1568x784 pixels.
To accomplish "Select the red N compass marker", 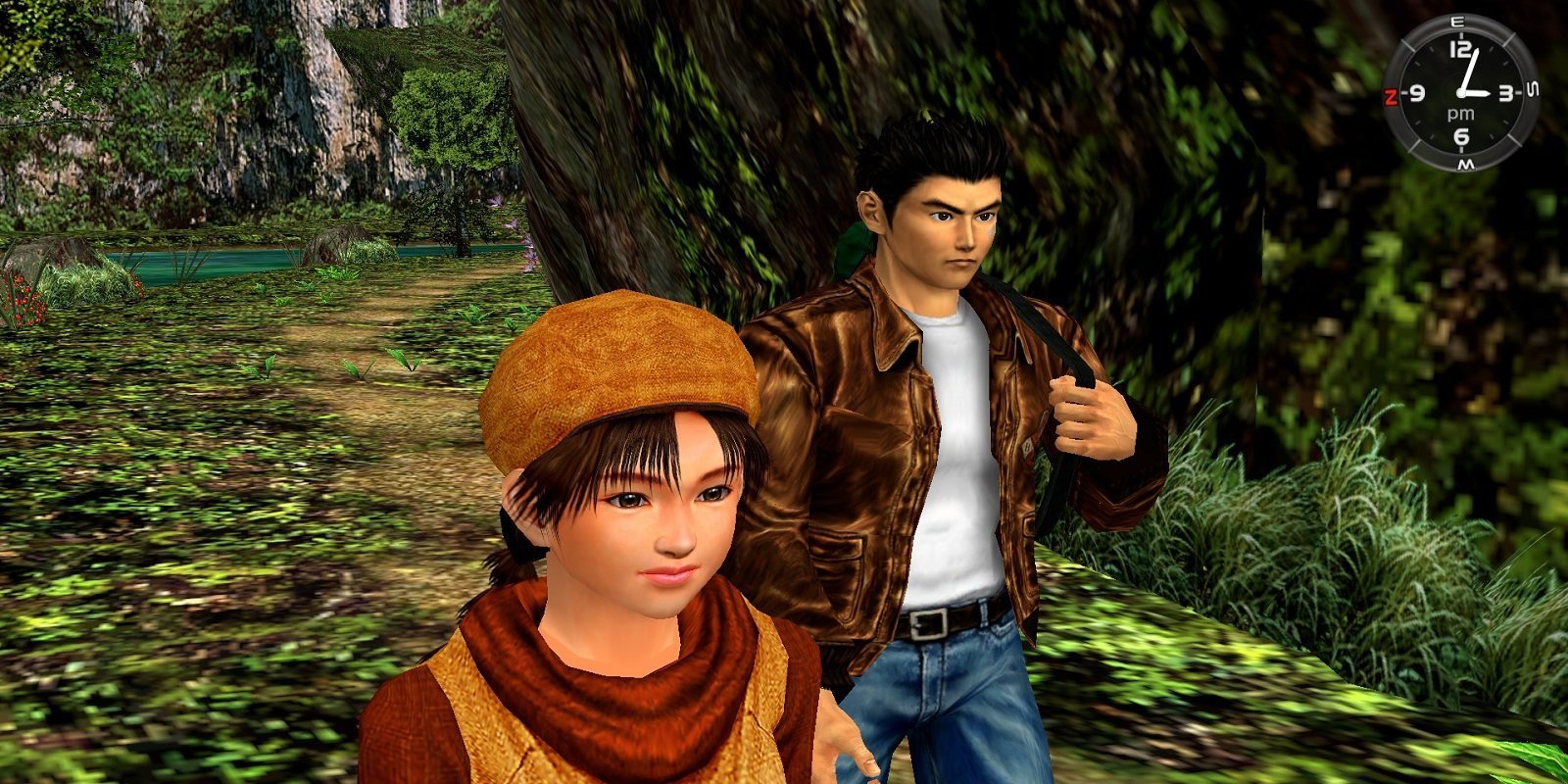I will [x=1392, y=93].
